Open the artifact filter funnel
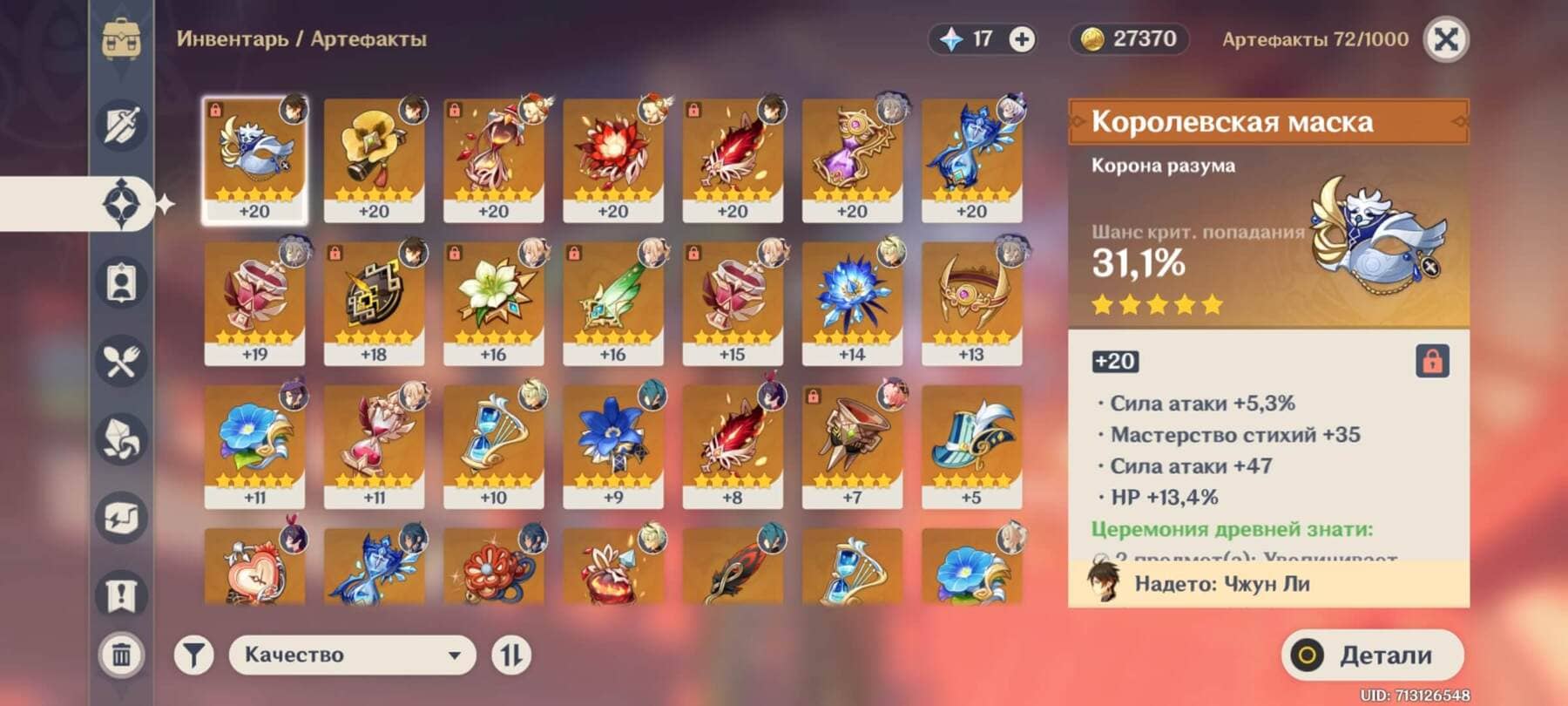1568x706 pixels. [193, 655]
